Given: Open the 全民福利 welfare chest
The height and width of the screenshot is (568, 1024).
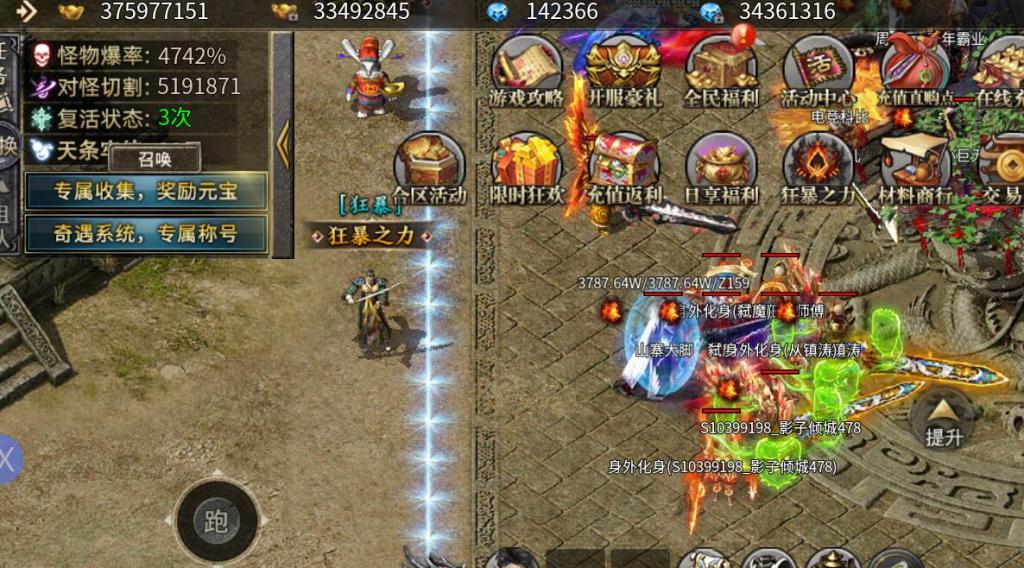Looking at the screenshot, I should click(x=721, y=70).
